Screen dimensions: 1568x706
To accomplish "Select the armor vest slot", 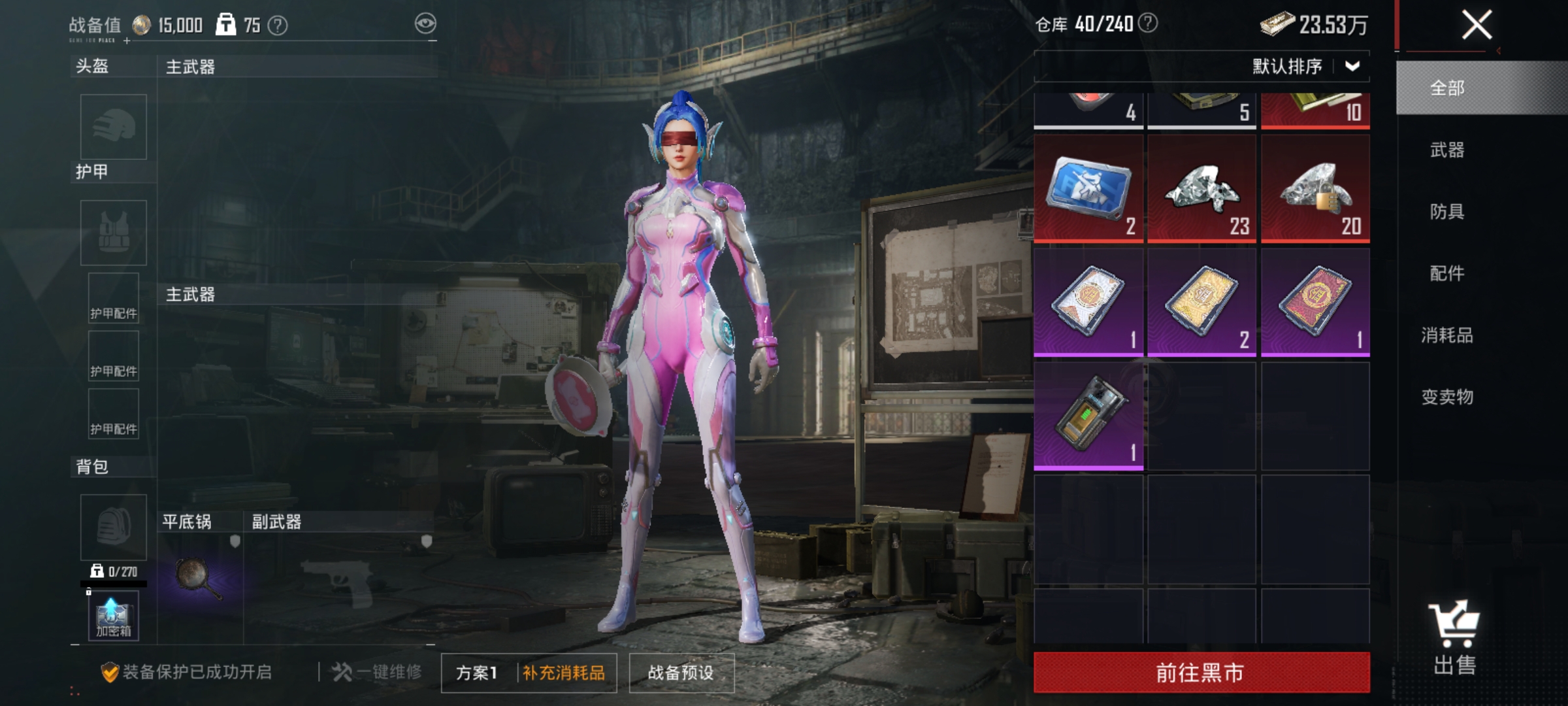I will (x=112, y=232).
